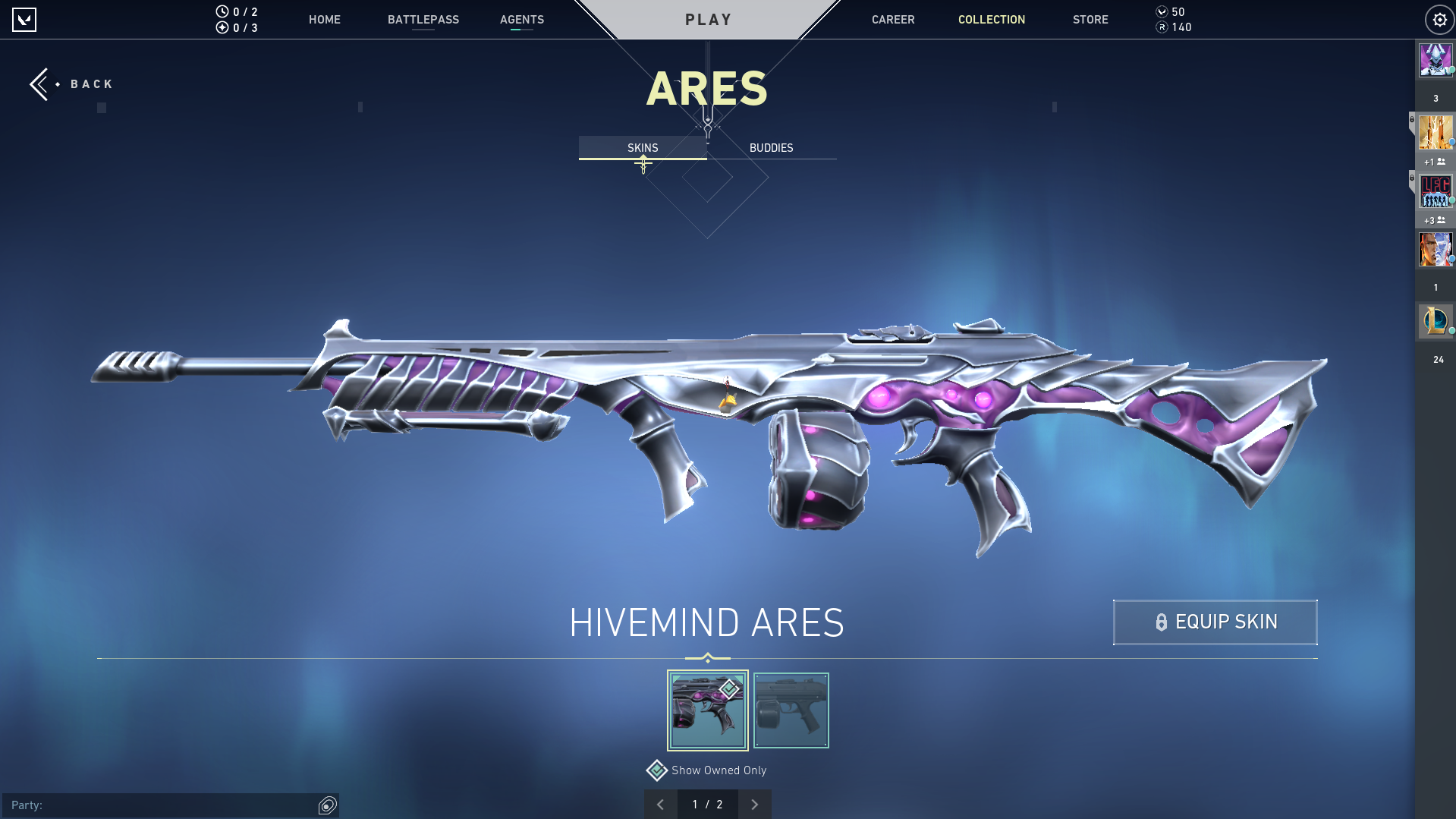Switch to the BUDDIES tab

pyautogui.click(x=771, y=147)
